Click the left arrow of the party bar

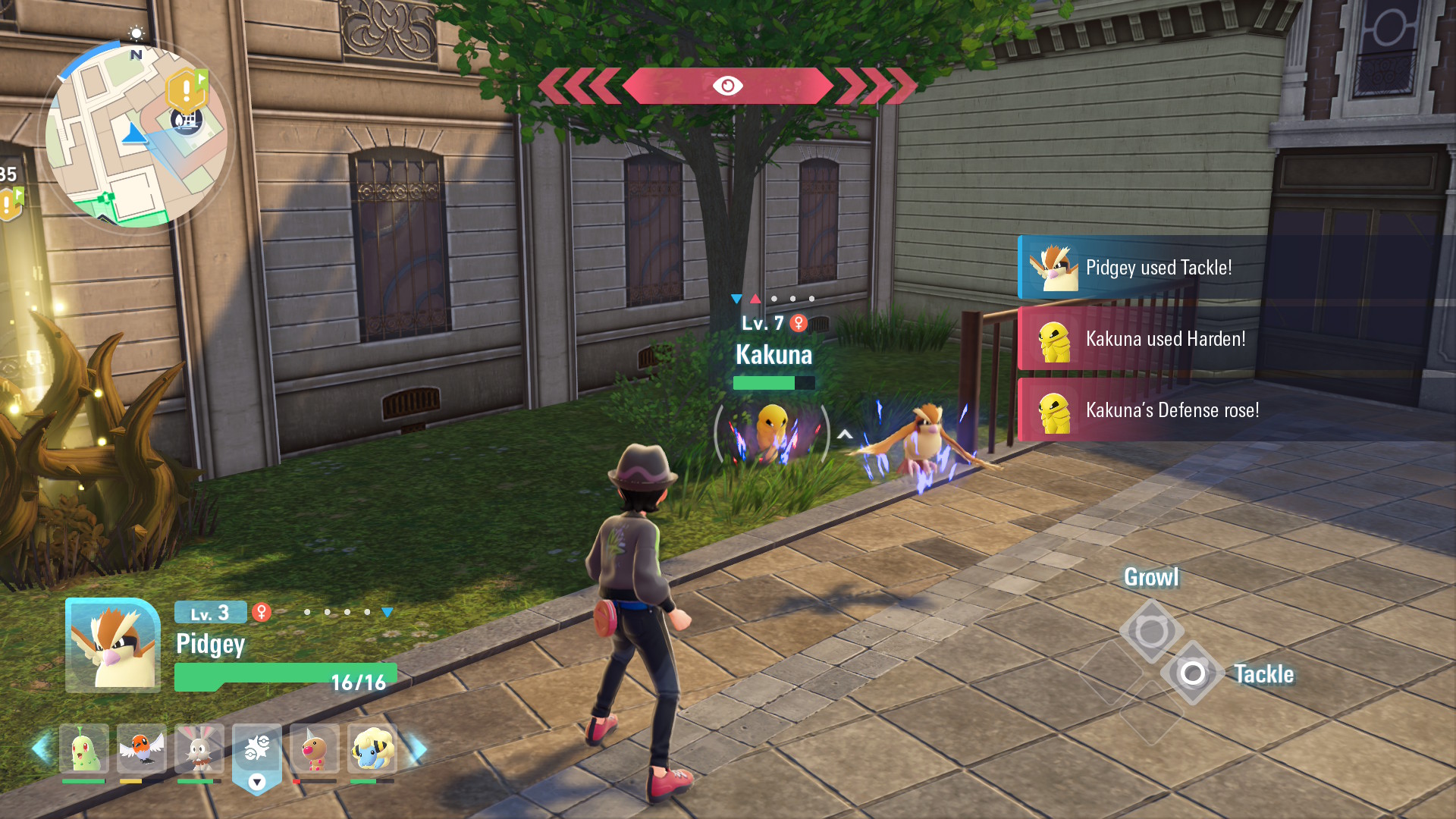point(41,749)
